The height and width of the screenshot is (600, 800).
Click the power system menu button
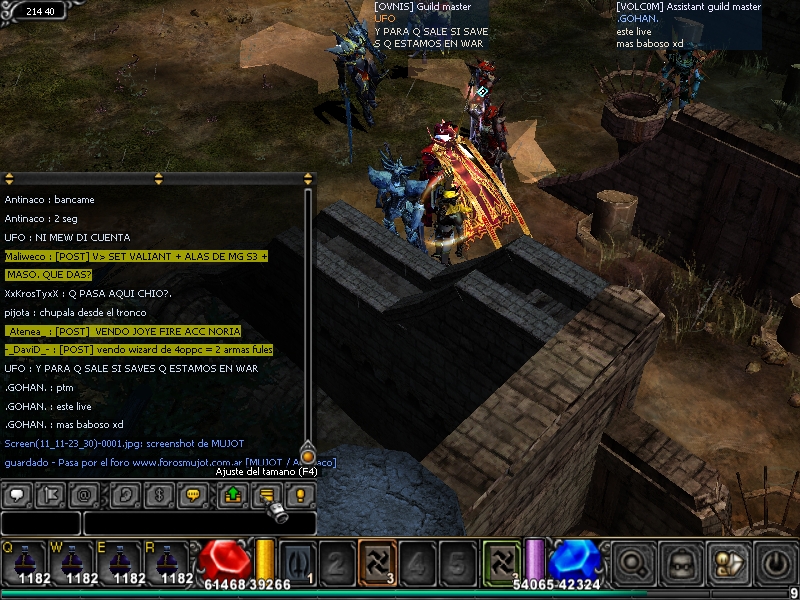coord(777,565)
